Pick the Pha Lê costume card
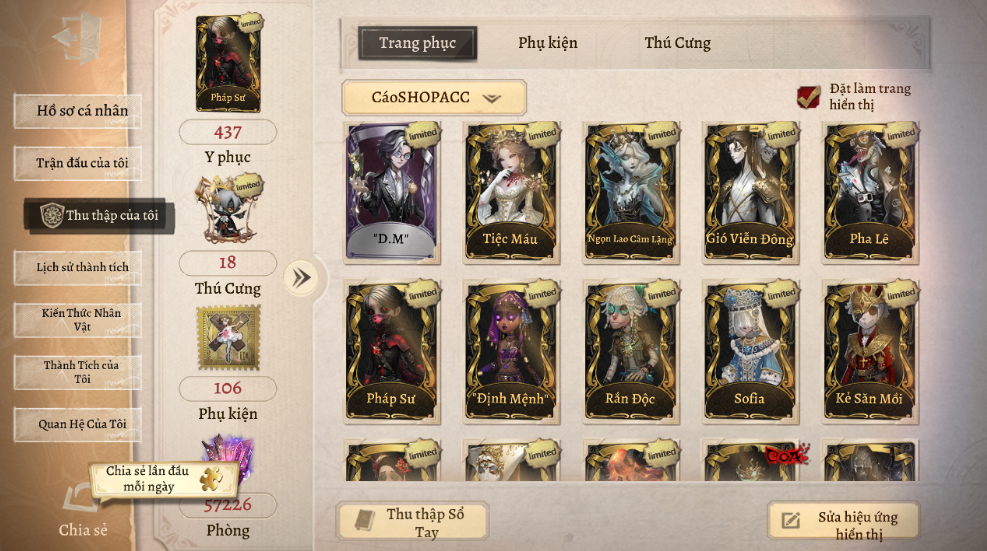The width and height of the screenshot is (987, 551). pyautogui.click(x=868, y=190)
